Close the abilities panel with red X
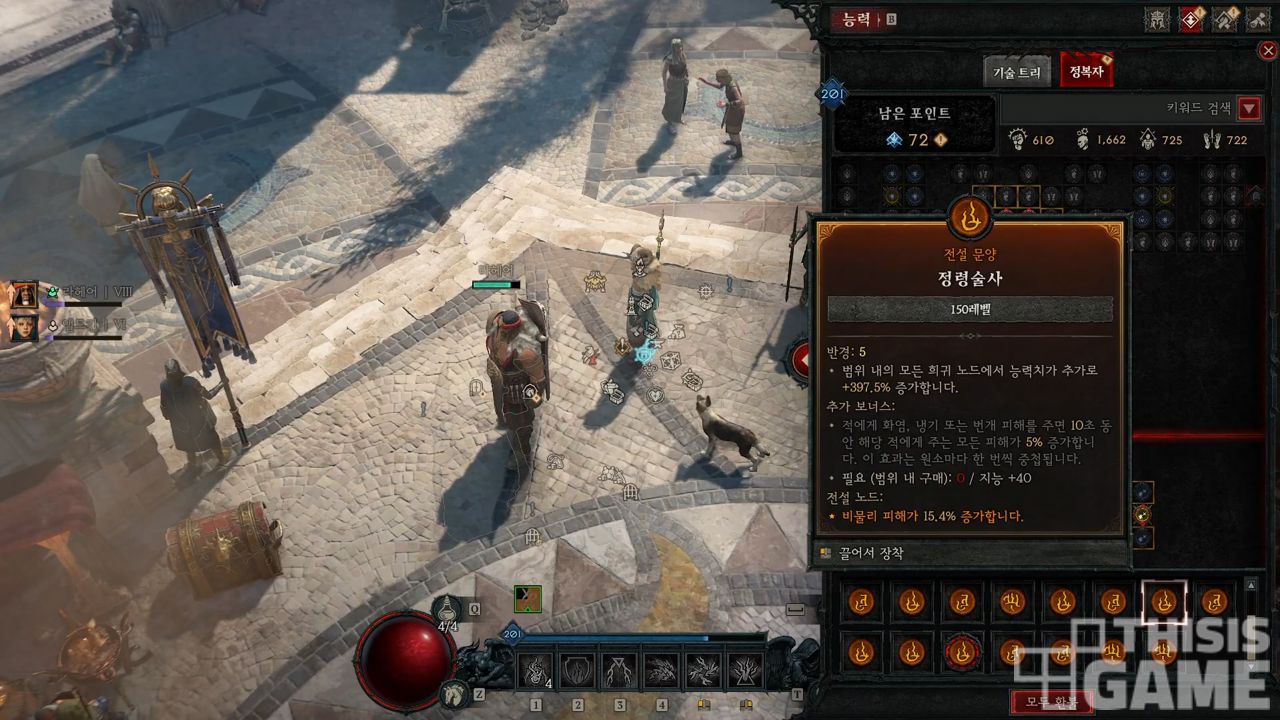 click(1267, 51)
